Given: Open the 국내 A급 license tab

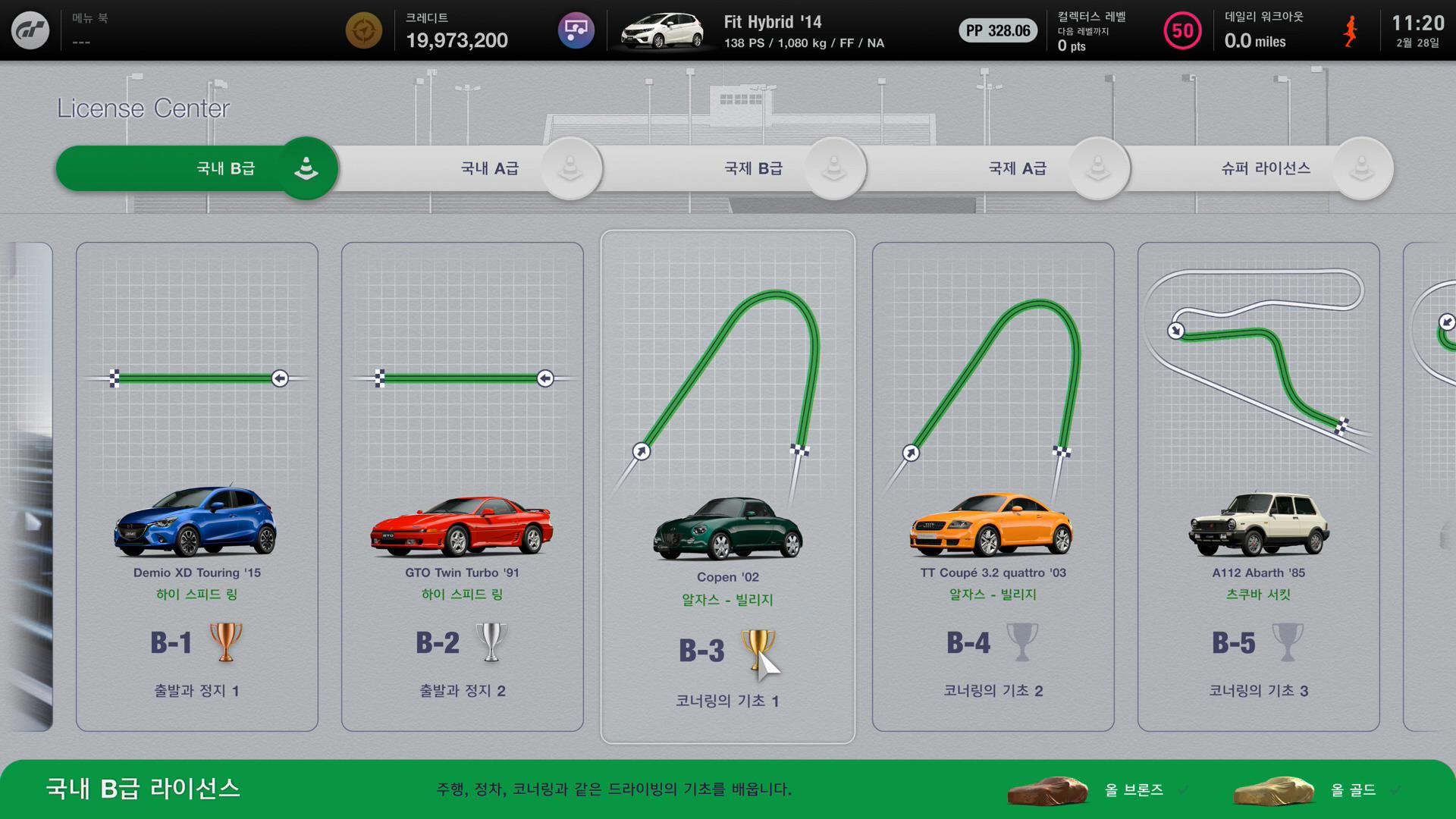Looking at the screenshot, I should tap(490, 168).
